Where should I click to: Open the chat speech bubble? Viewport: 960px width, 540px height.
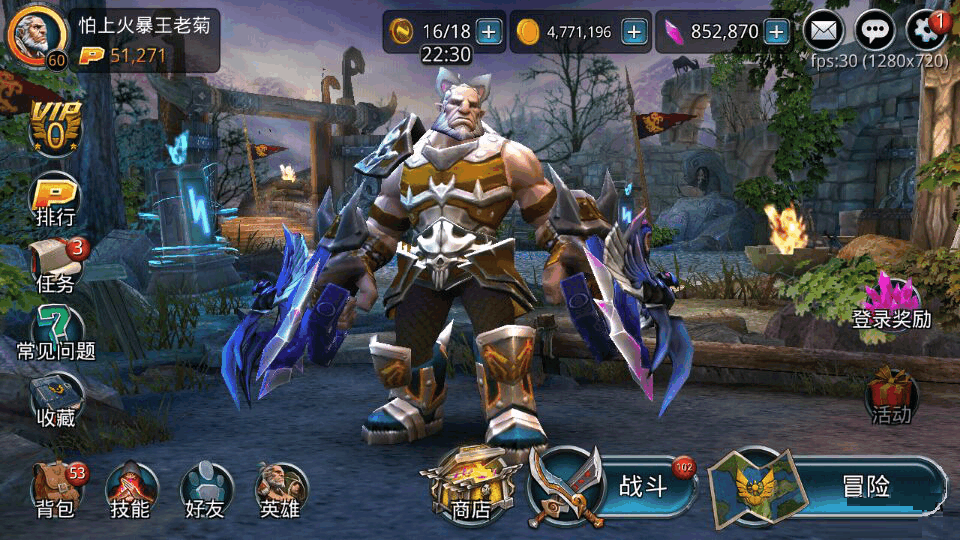[875, 31]
